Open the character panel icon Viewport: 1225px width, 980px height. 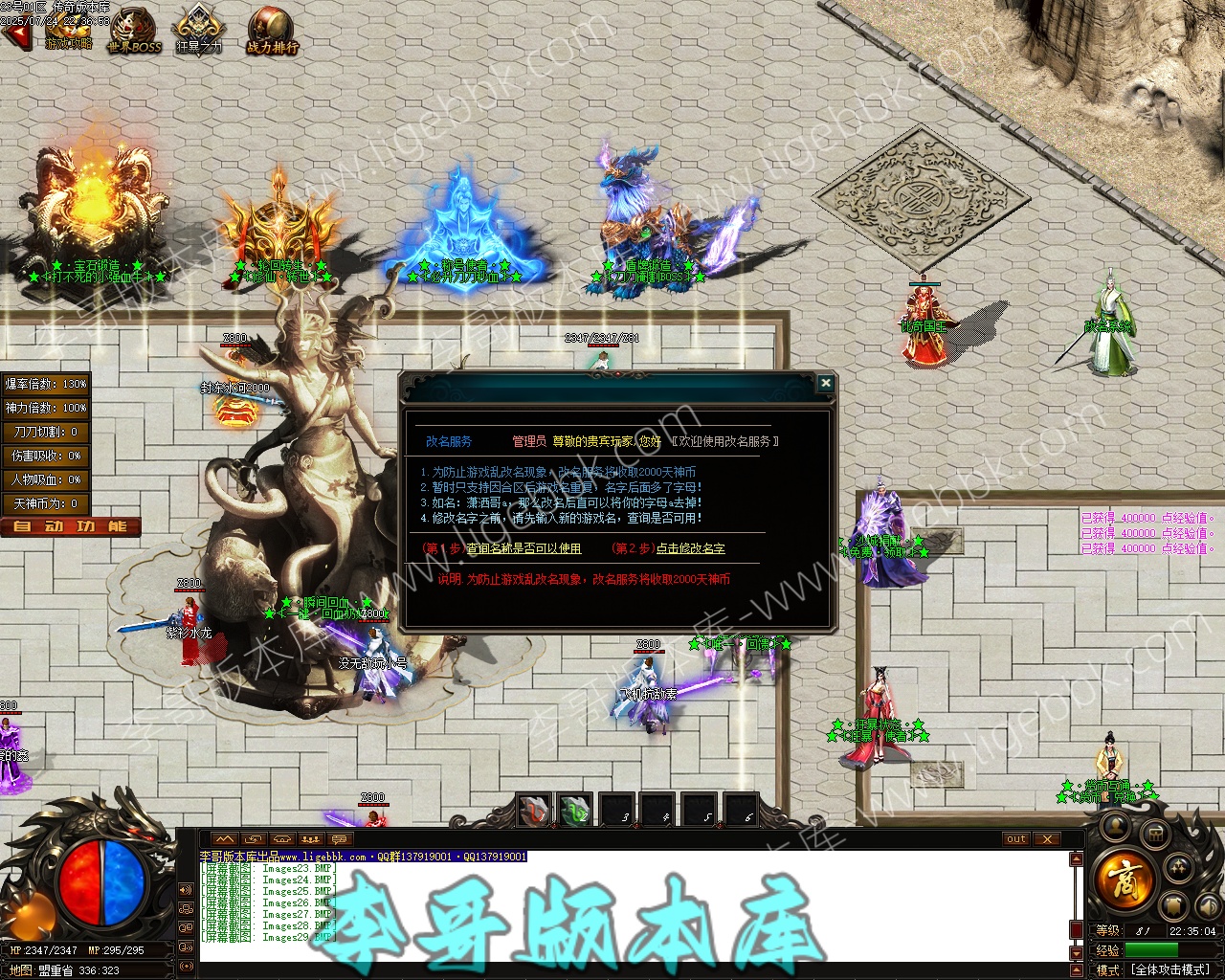(x=1115, y=825)
